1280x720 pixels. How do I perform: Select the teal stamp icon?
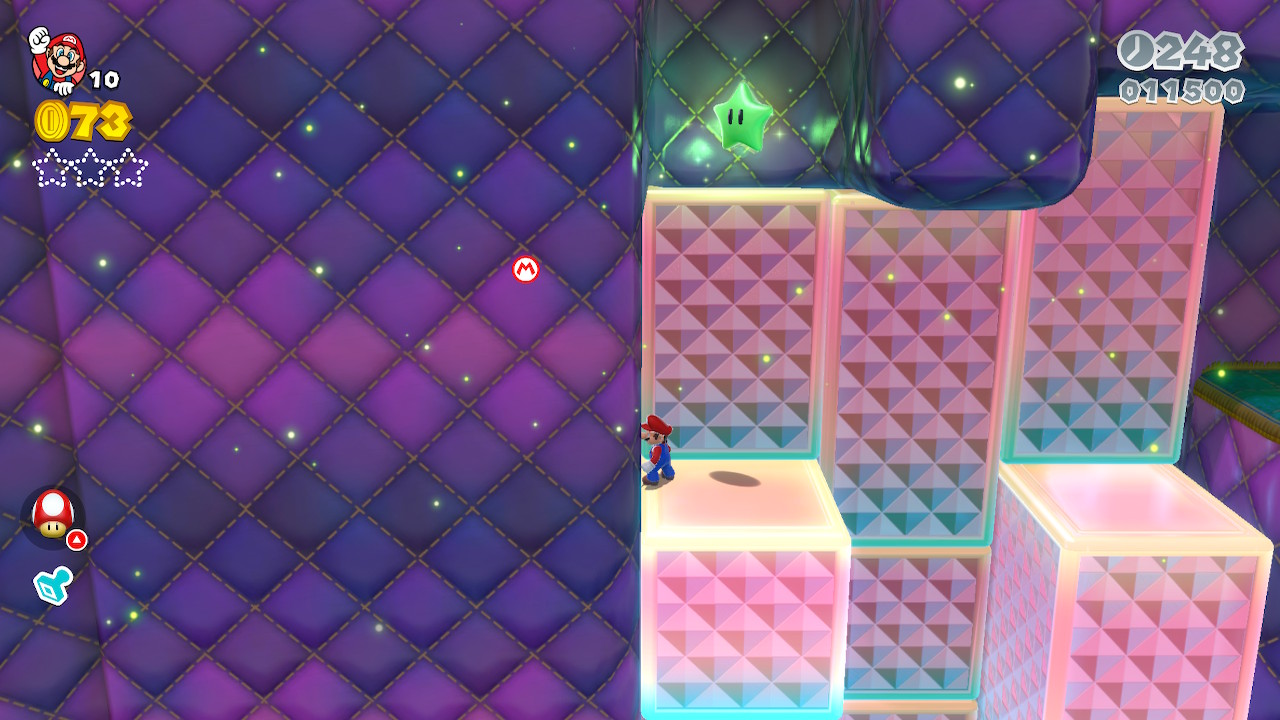52,585
